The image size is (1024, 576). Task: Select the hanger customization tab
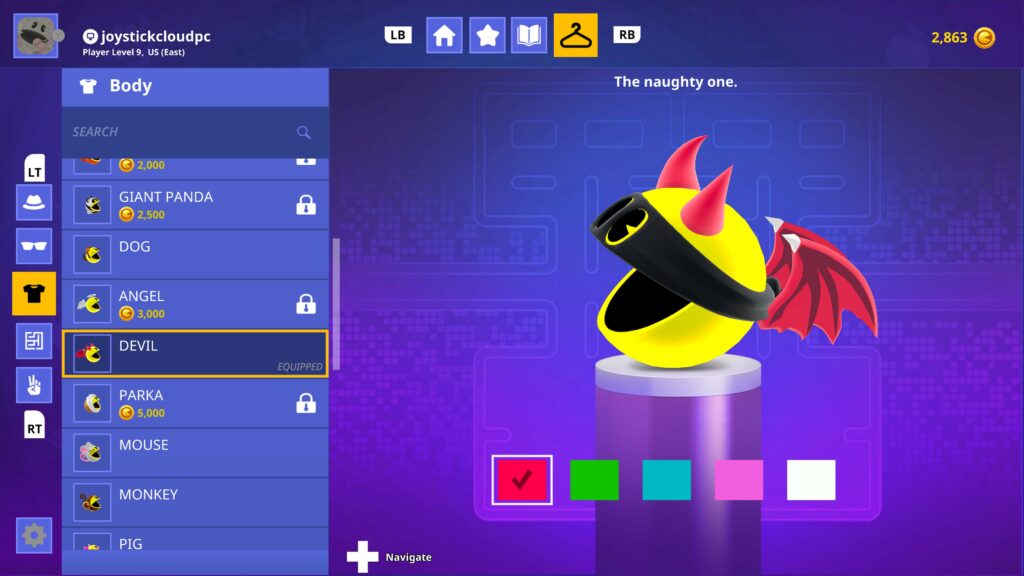click(575, 35)
